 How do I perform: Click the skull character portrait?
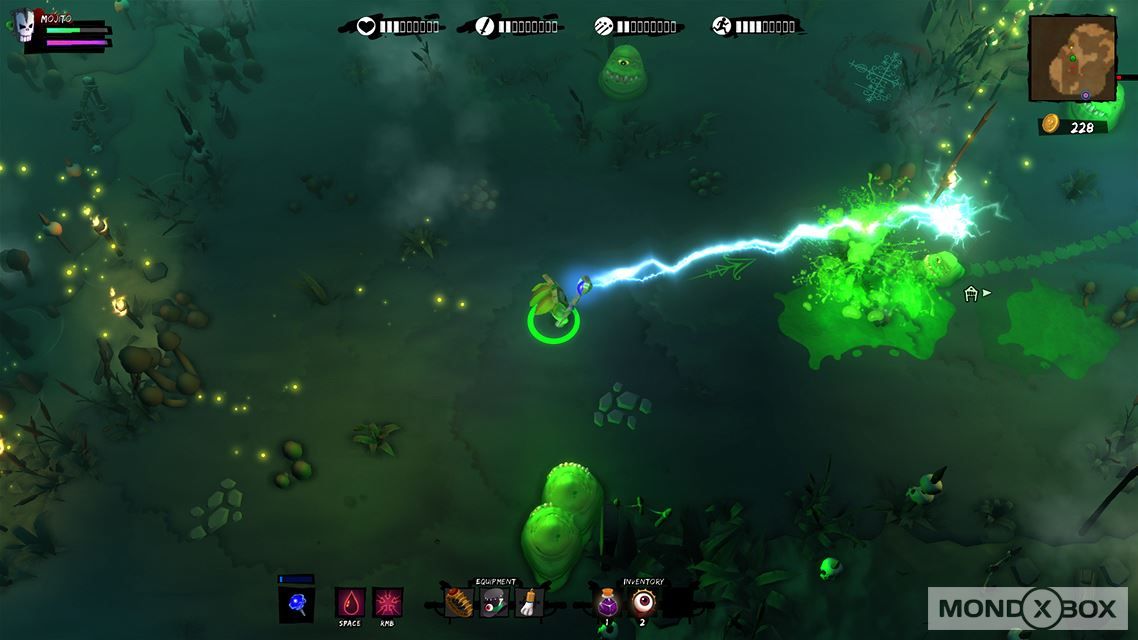[x=25, y=25]
